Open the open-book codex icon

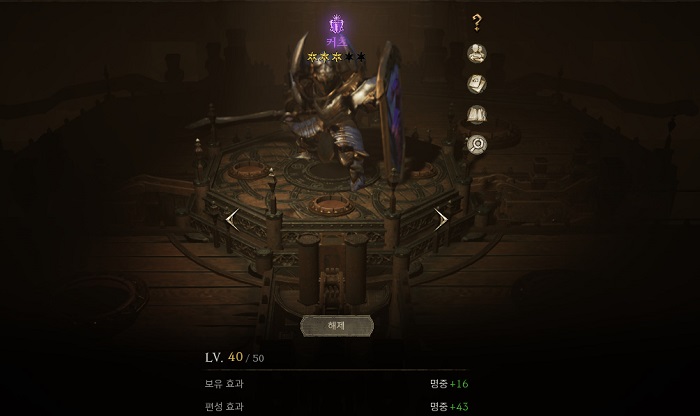coord(477,114)
